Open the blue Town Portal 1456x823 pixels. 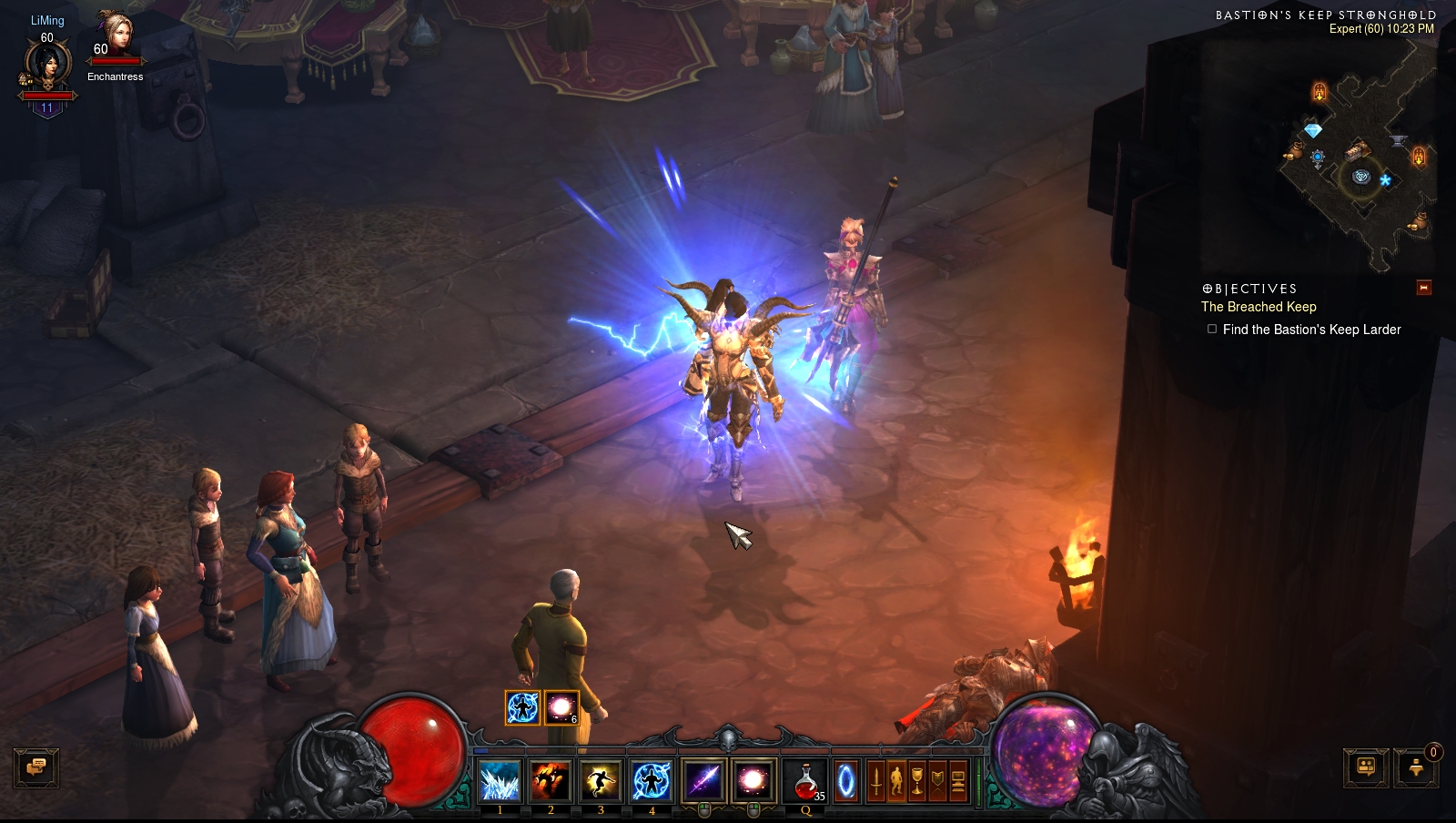846,781
